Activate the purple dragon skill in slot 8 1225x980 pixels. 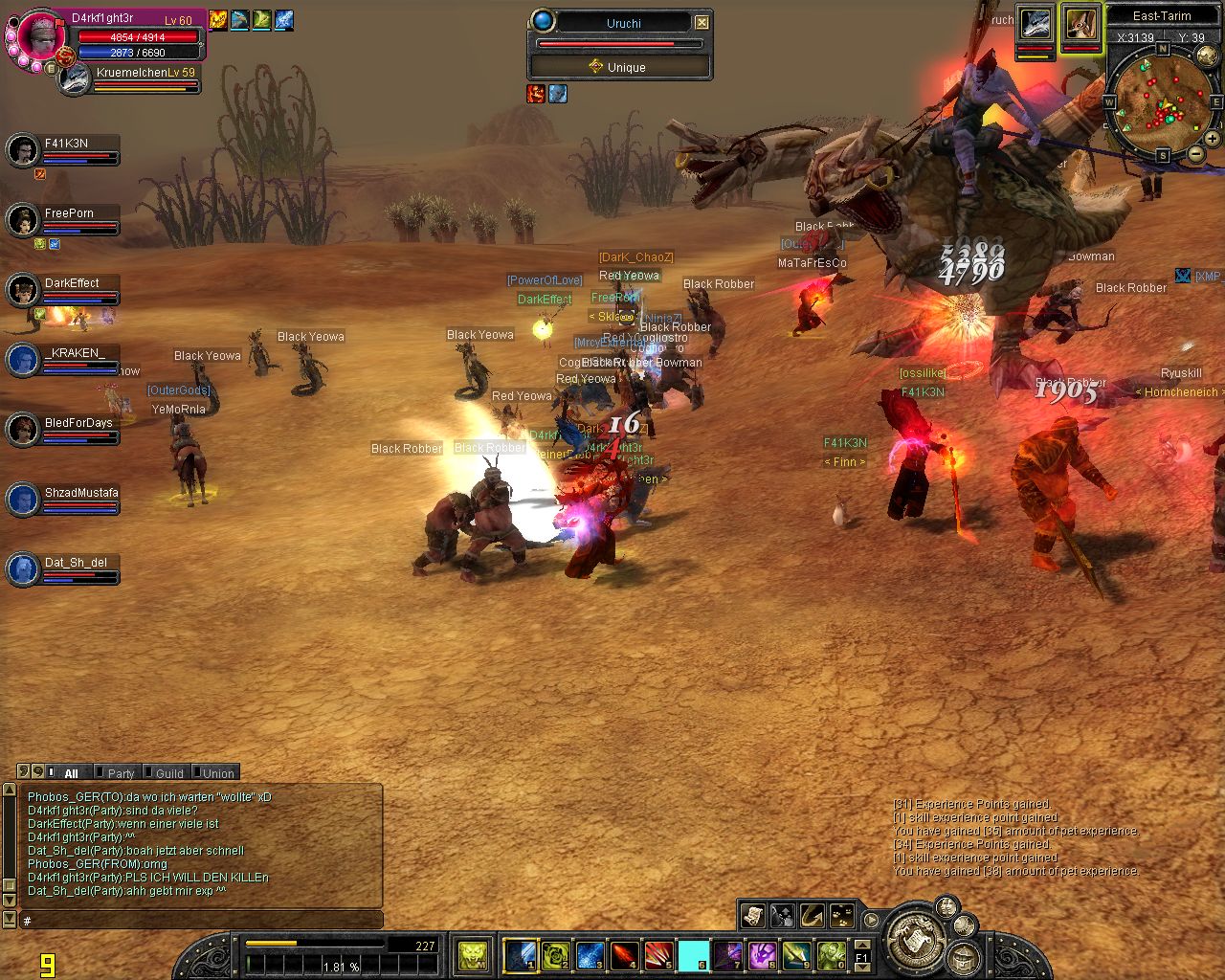[762, 954]
